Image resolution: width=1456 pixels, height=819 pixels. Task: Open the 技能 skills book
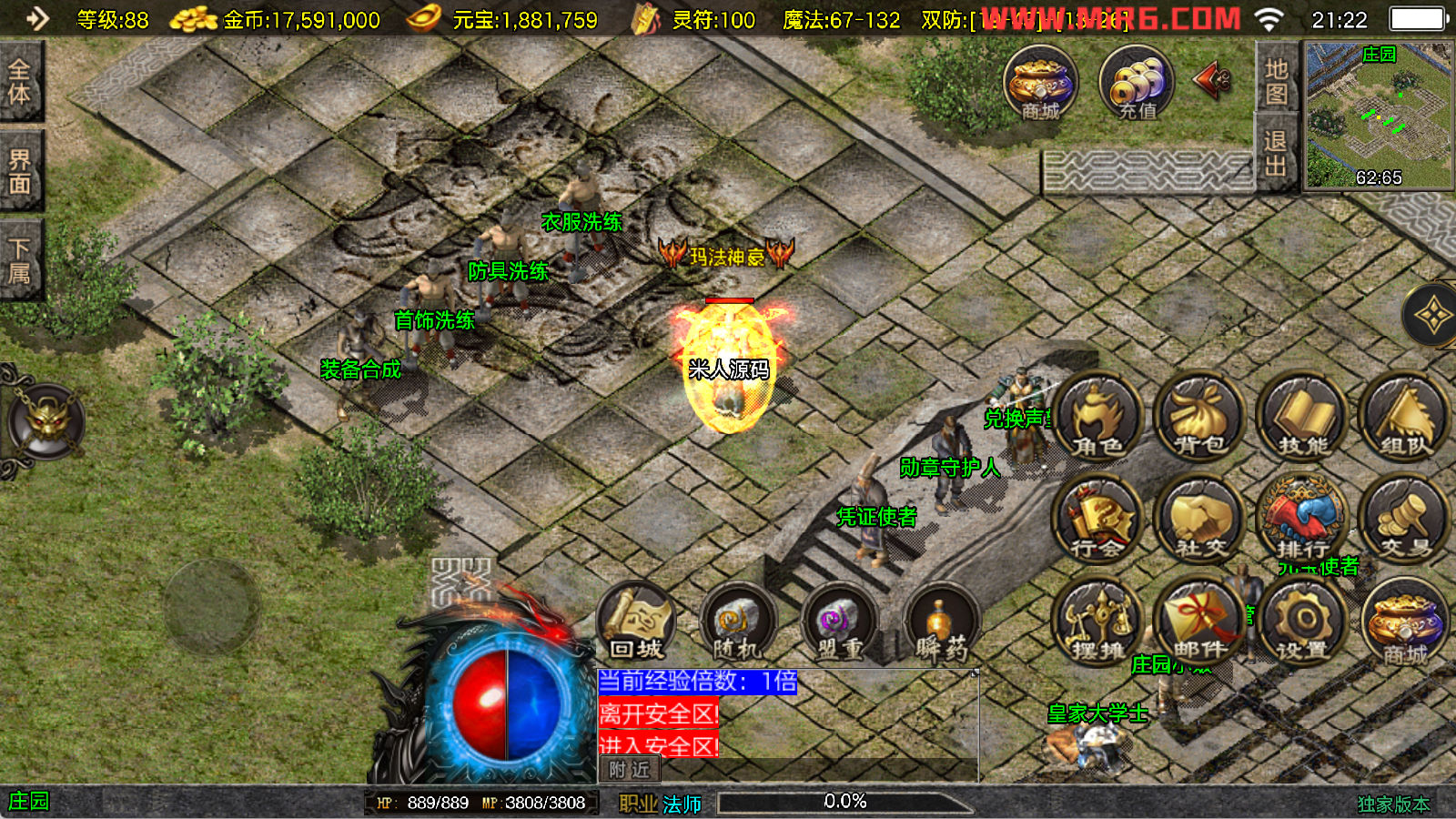pyautogui.click(x=1303, y=417)
